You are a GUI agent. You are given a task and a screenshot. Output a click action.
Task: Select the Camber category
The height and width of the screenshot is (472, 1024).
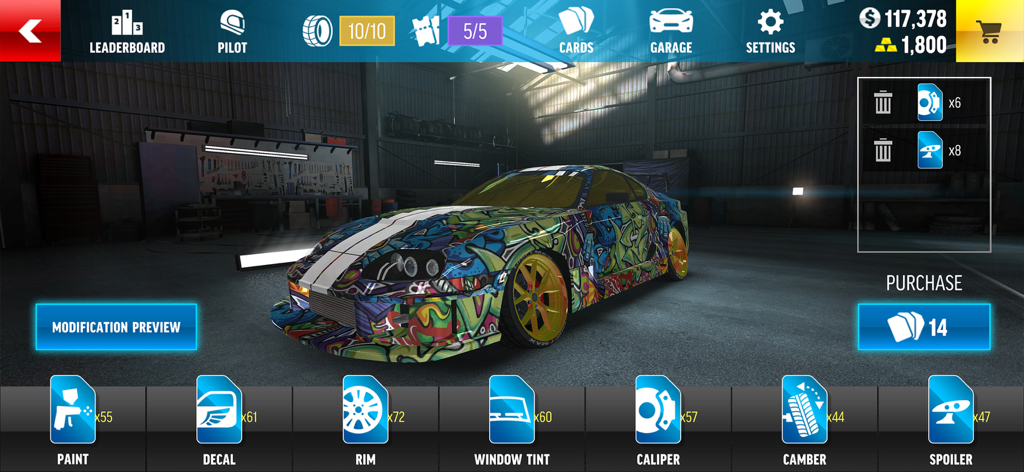click(x=804, y=421)
